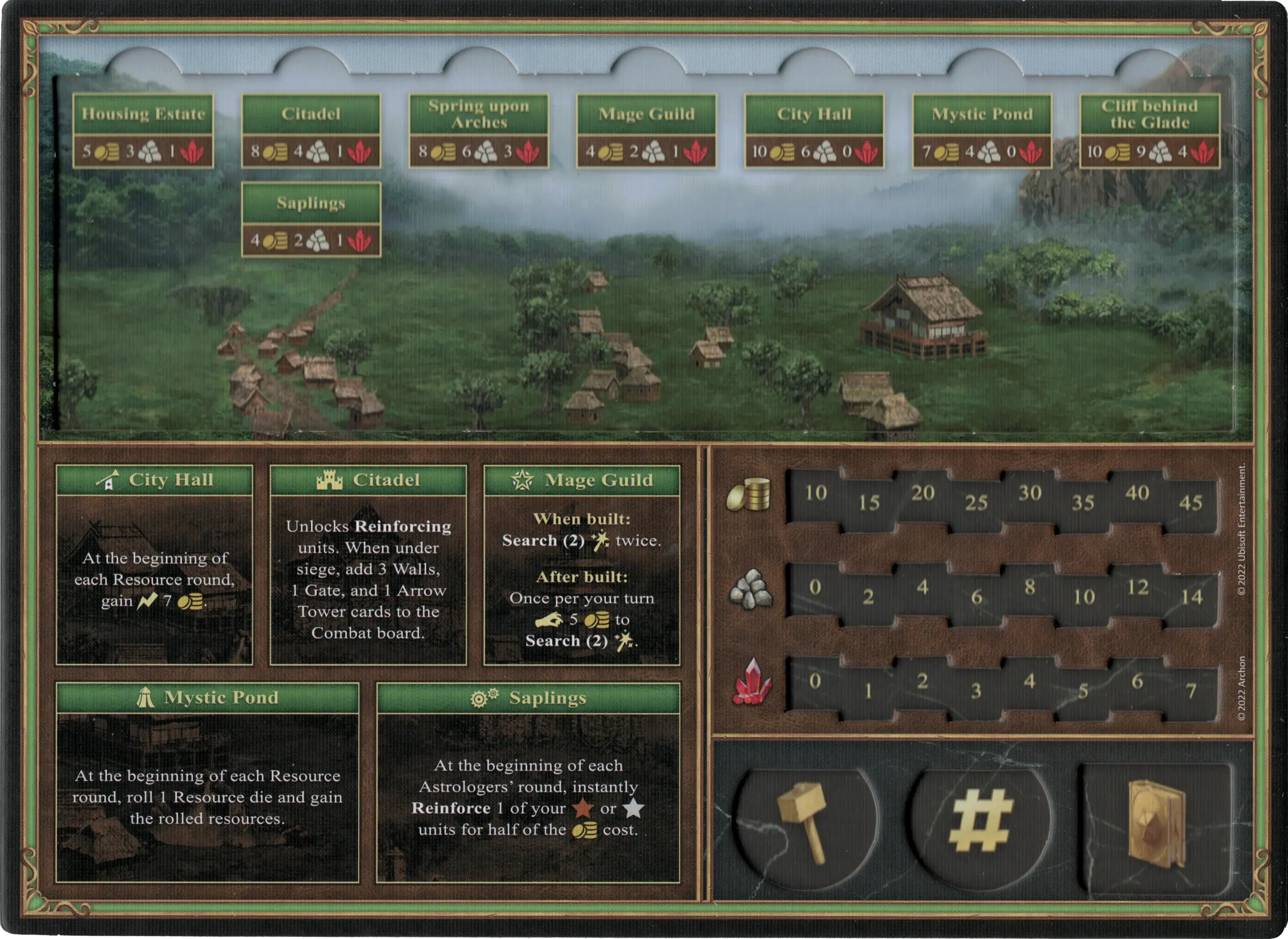Open the Mystic Pond description card
Screen dimensions: 1288x939
[x=208, y=782]
